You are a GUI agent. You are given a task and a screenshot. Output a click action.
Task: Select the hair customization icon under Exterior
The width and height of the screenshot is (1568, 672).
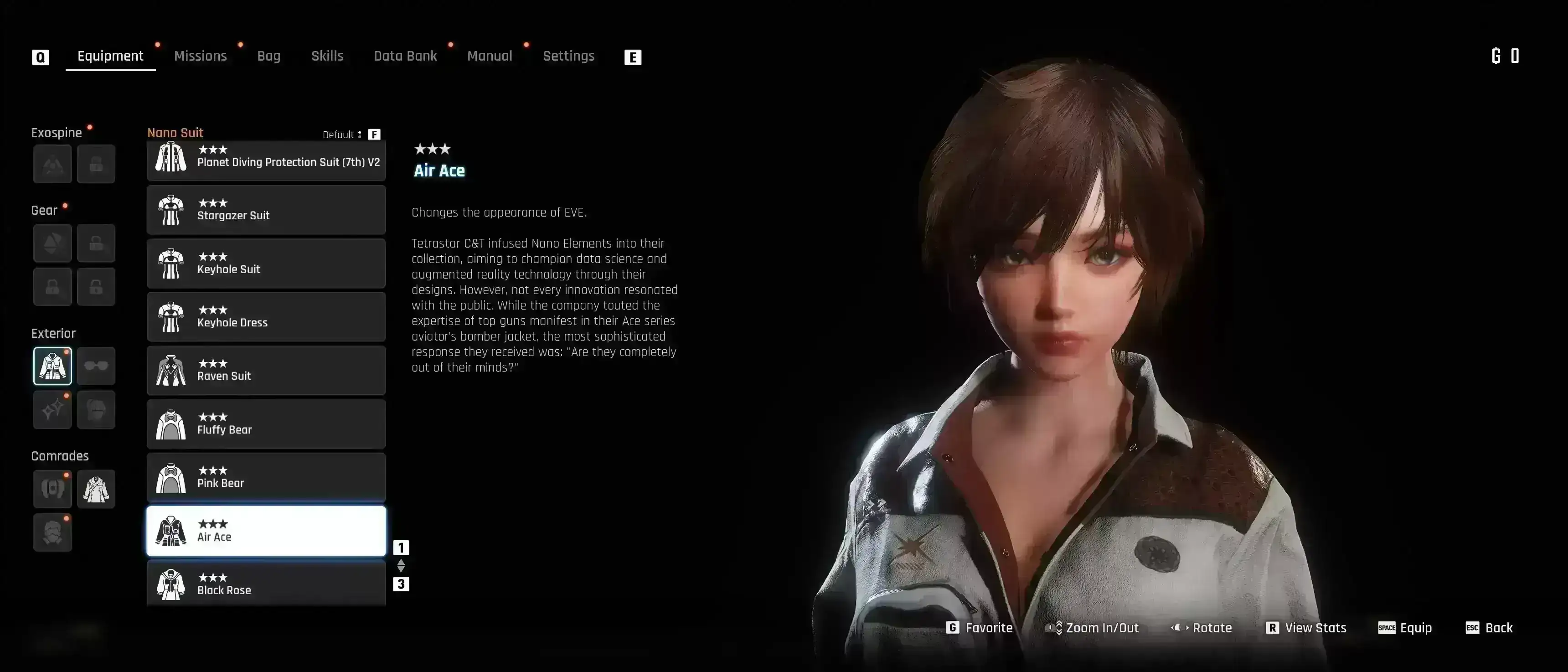pos(96,410)
